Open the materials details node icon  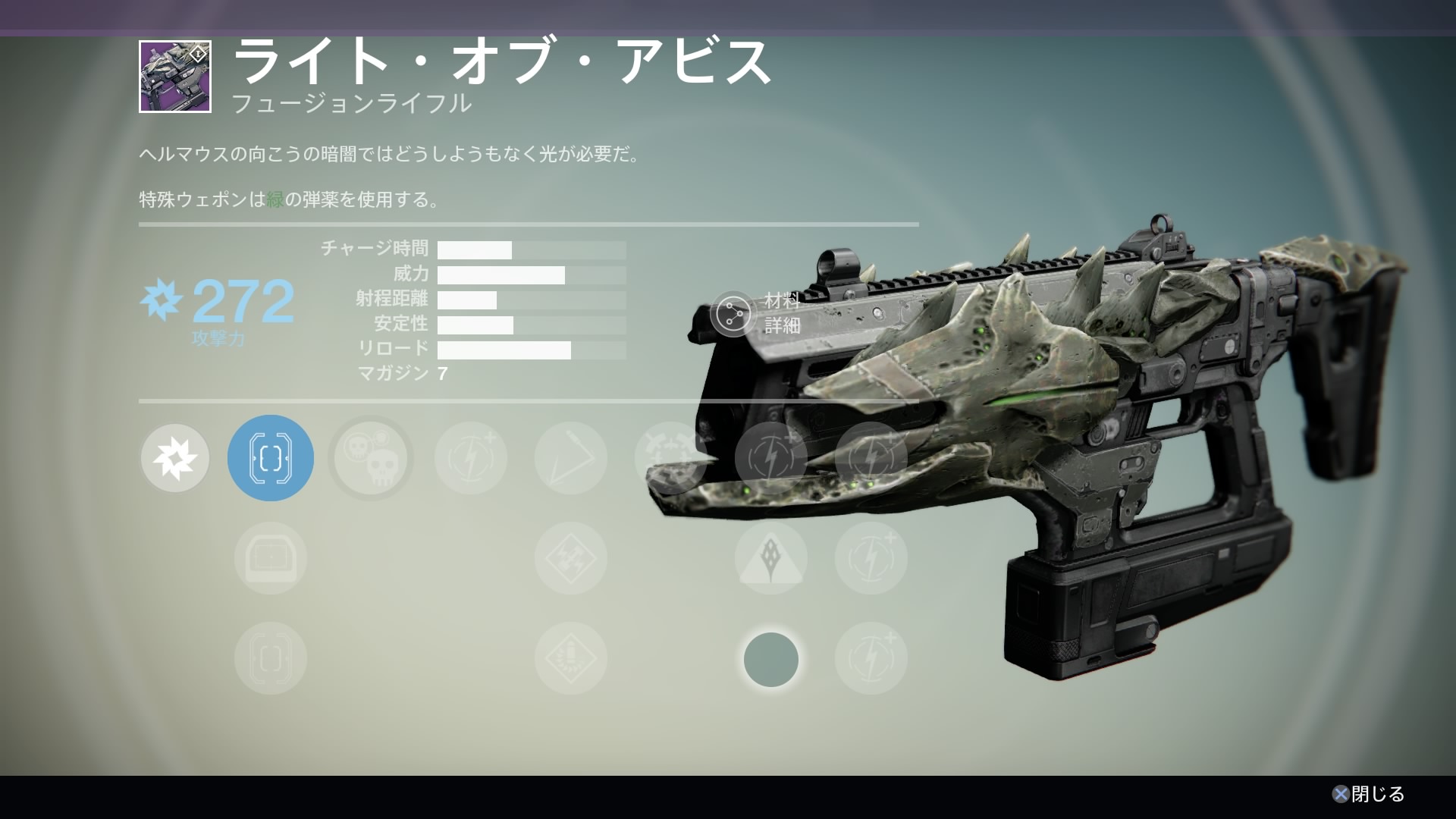tap(732, 314)
